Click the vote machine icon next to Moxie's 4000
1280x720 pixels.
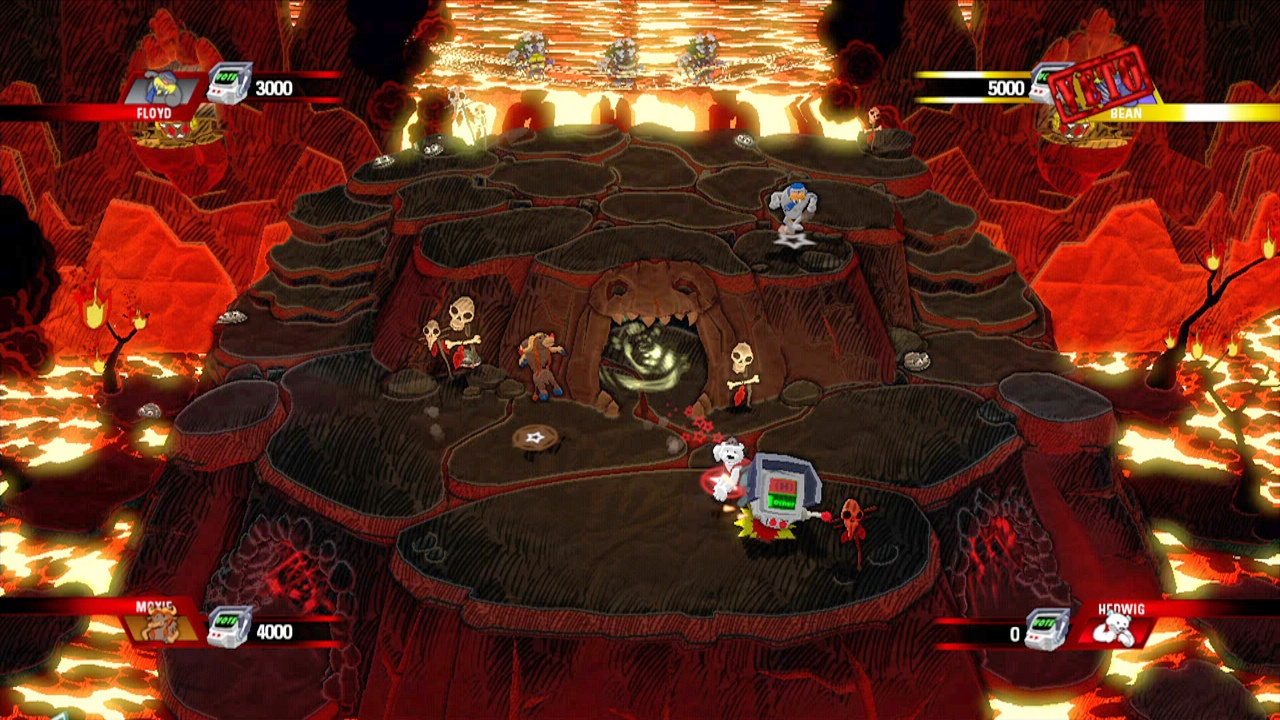[x=228, y=629]
